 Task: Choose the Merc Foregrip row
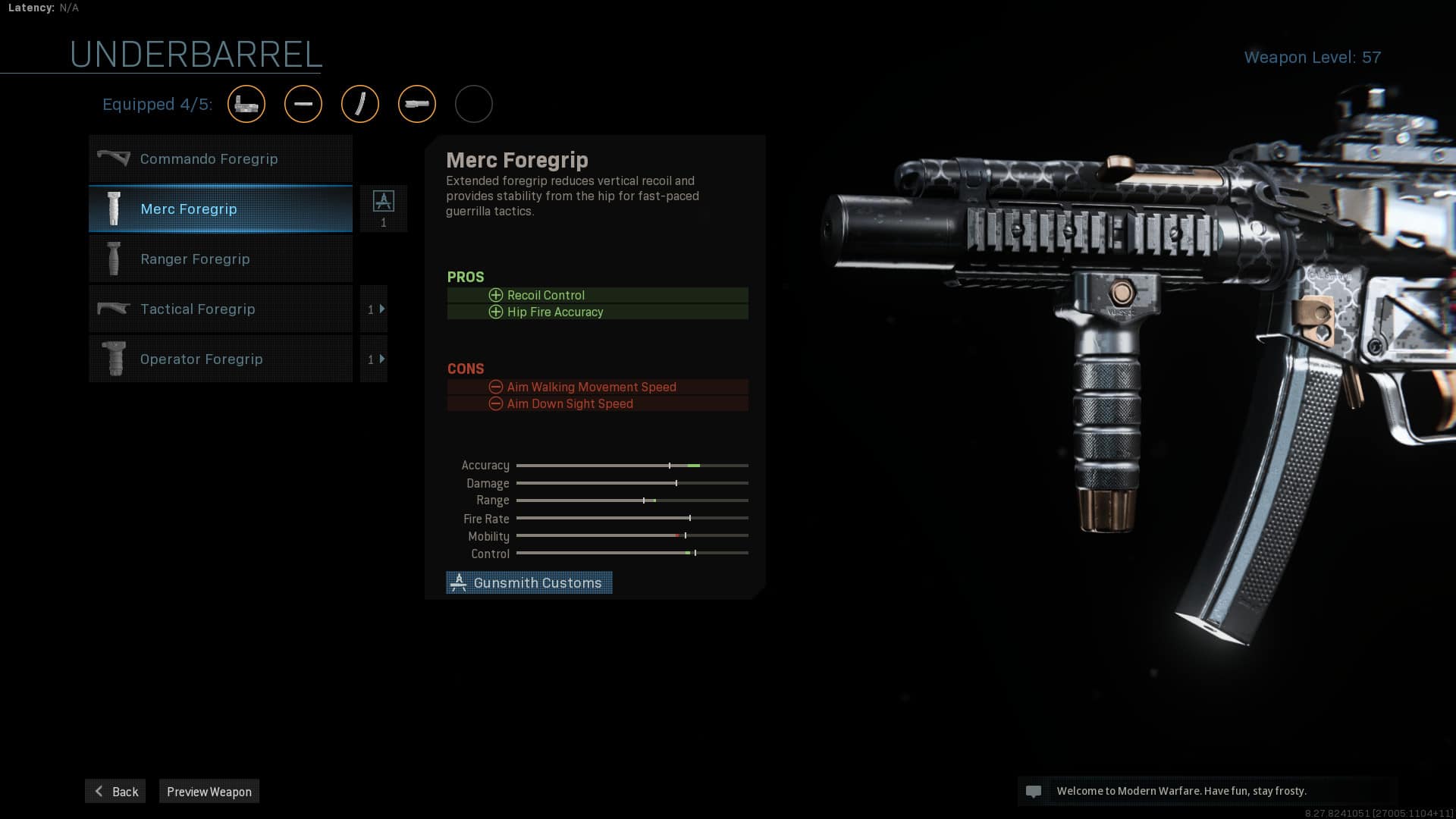click(x=220, y=209)
